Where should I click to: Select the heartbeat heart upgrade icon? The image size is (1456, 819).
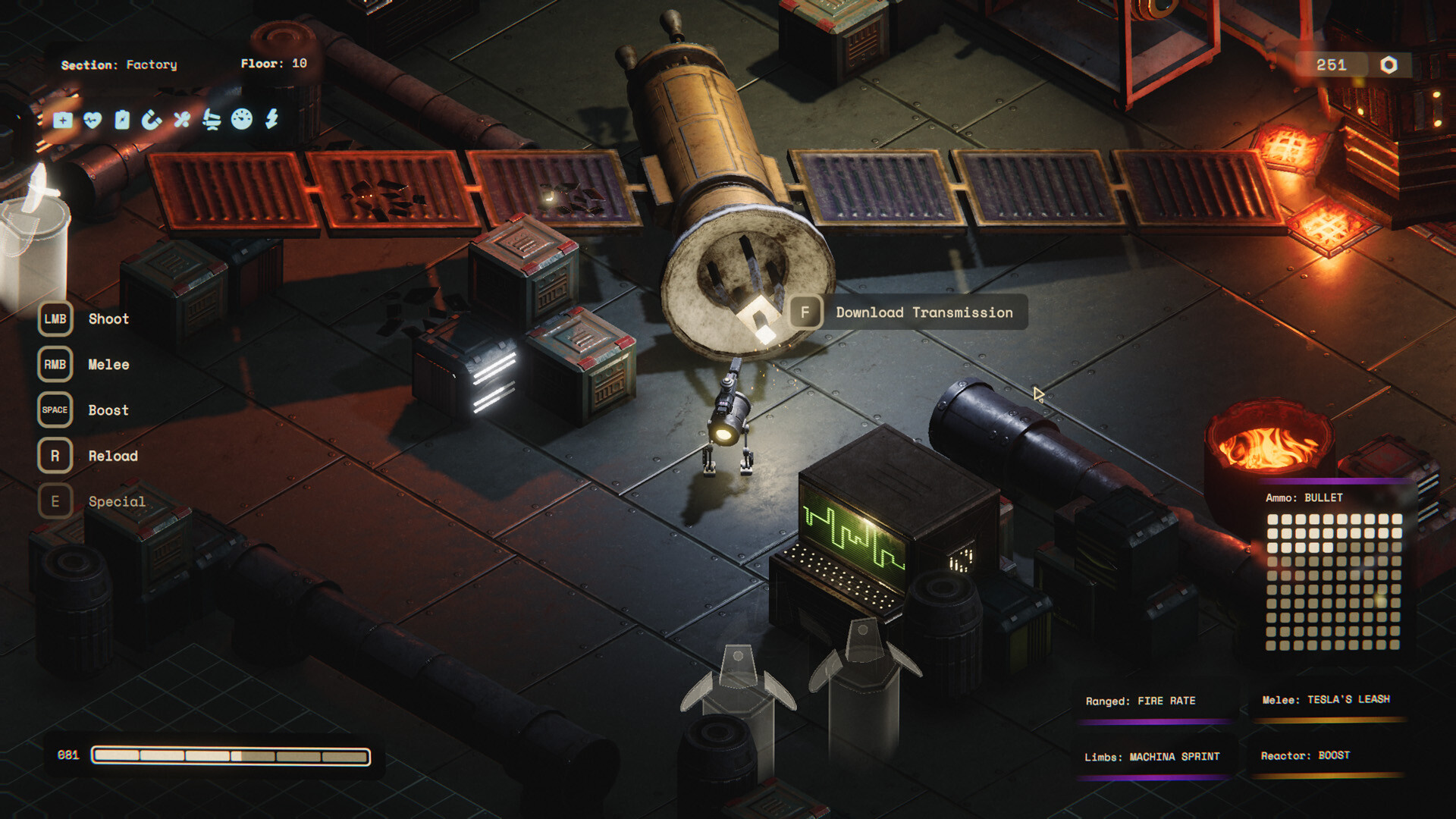(93, 120)
